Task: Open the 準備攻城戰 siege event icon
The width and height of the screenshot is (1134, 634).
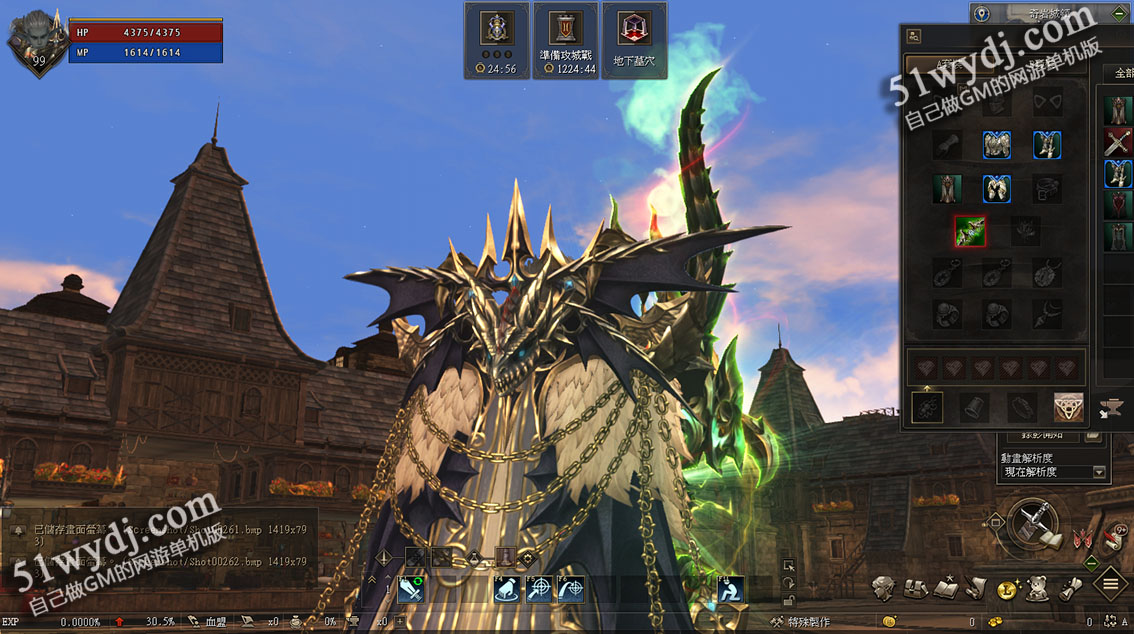Action: pyautogui.click(x=565, y=39)
